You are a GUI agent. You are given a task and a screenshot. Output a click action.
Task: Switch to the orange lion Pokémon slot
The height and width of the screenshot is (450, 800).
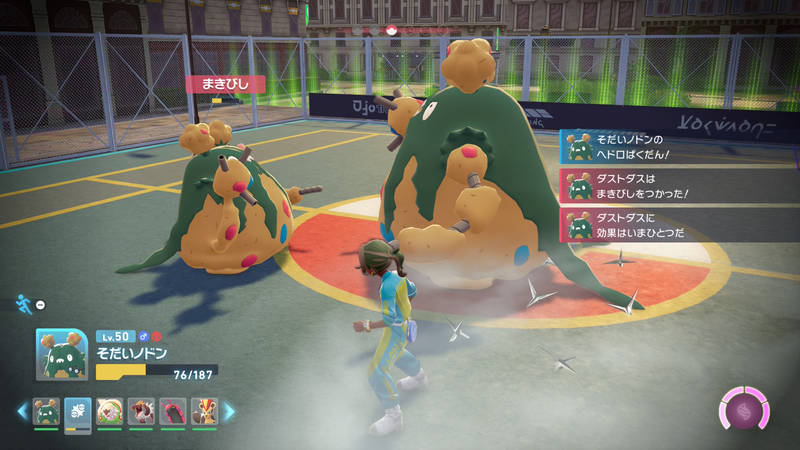point(205,412)
